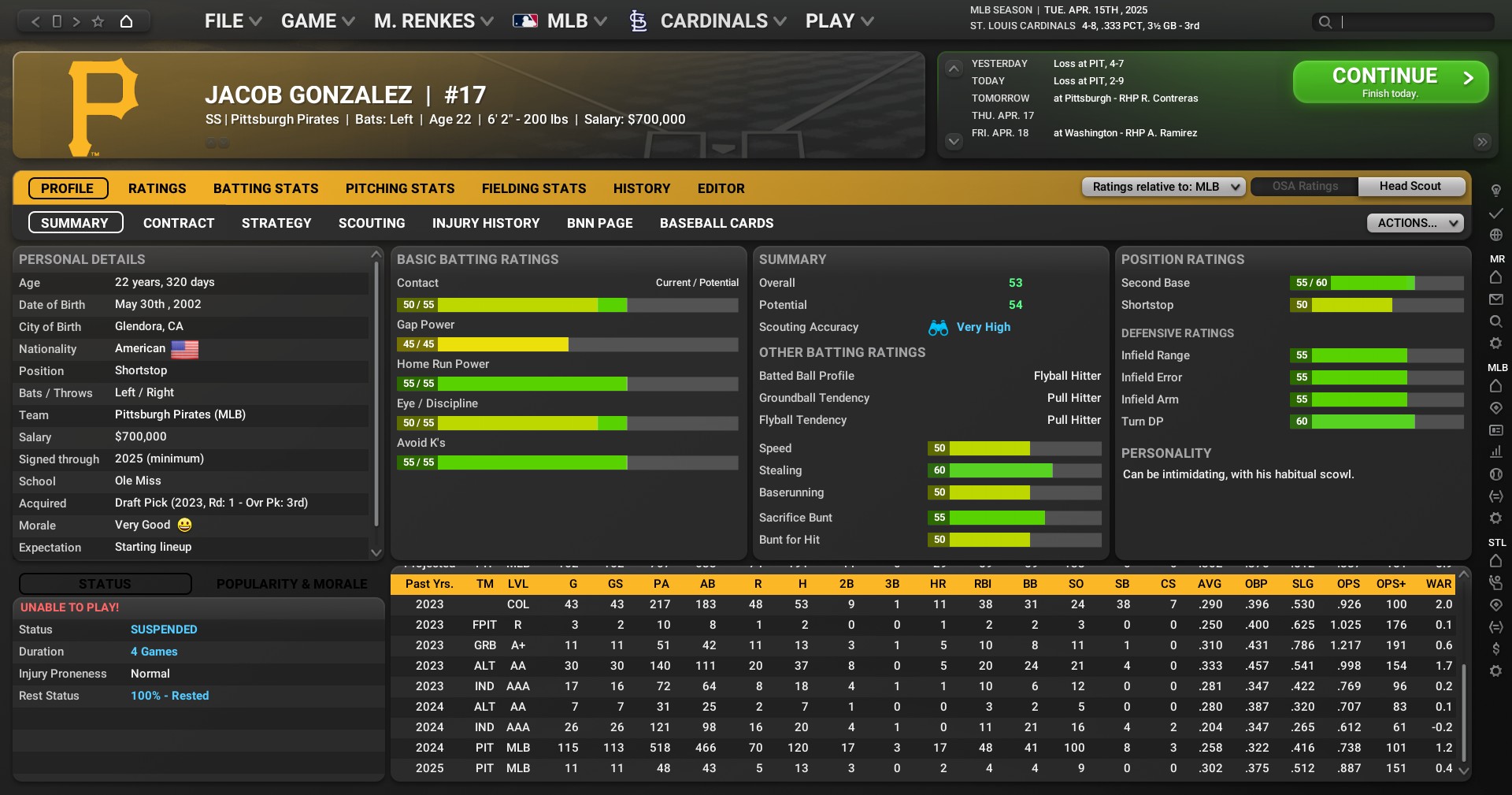Open the Actions dropdown
This screenshot has height=795, width=1512.
click(1414, 223)
